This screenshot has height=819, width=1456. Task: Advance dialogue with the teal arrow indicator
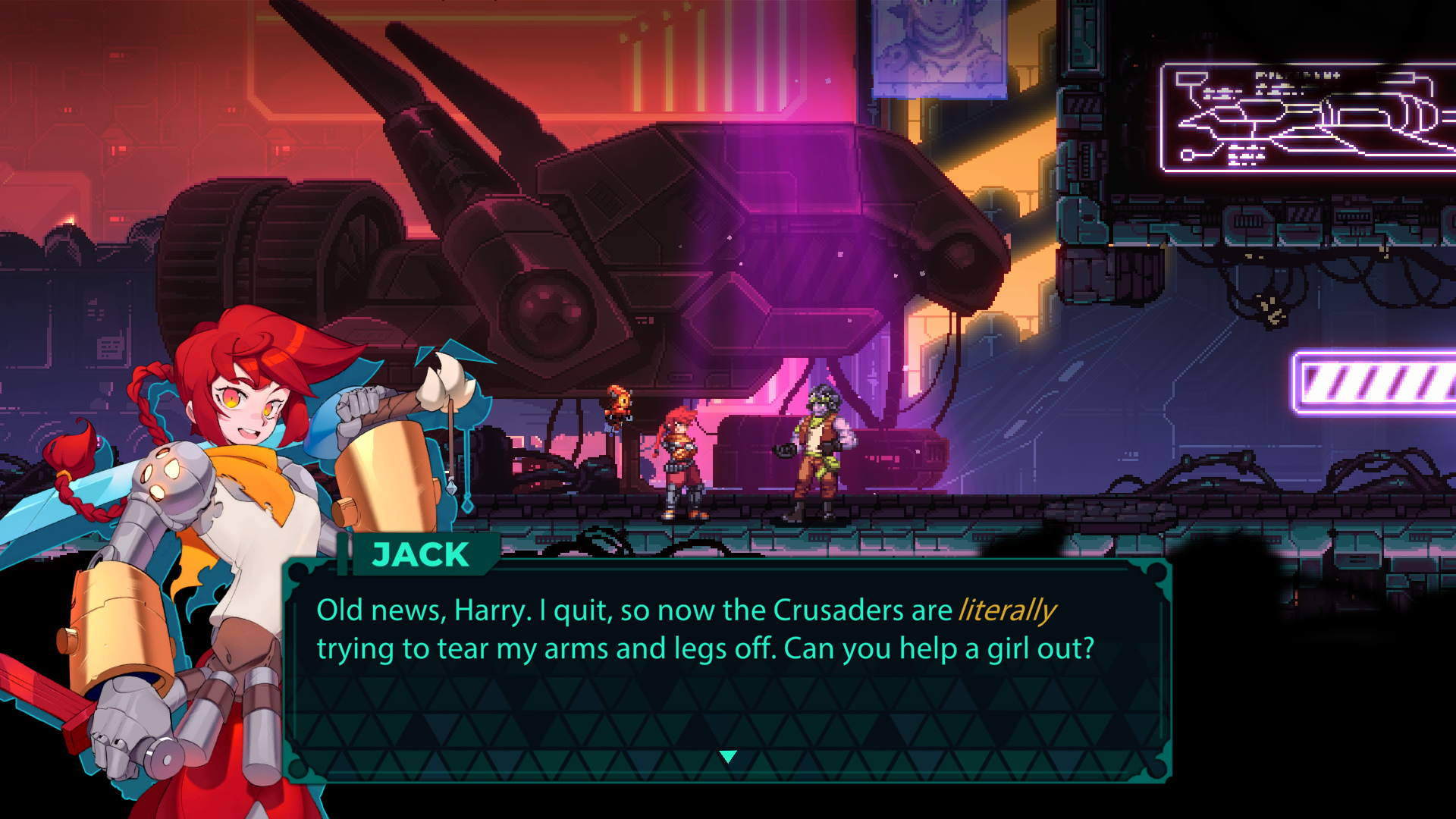pos(728,756)
